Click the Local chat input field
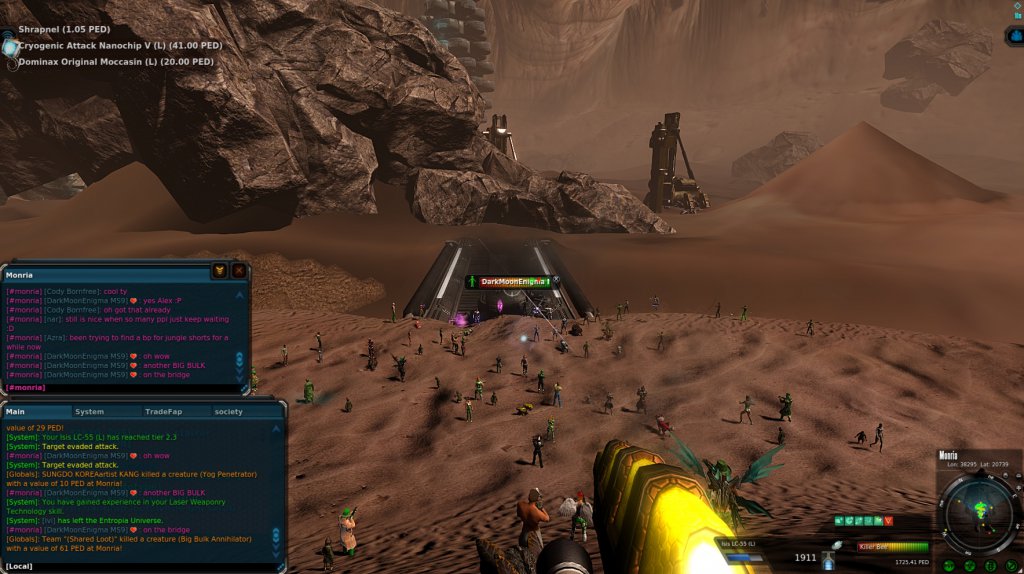 pyautogui.click(x=140, y=566)
